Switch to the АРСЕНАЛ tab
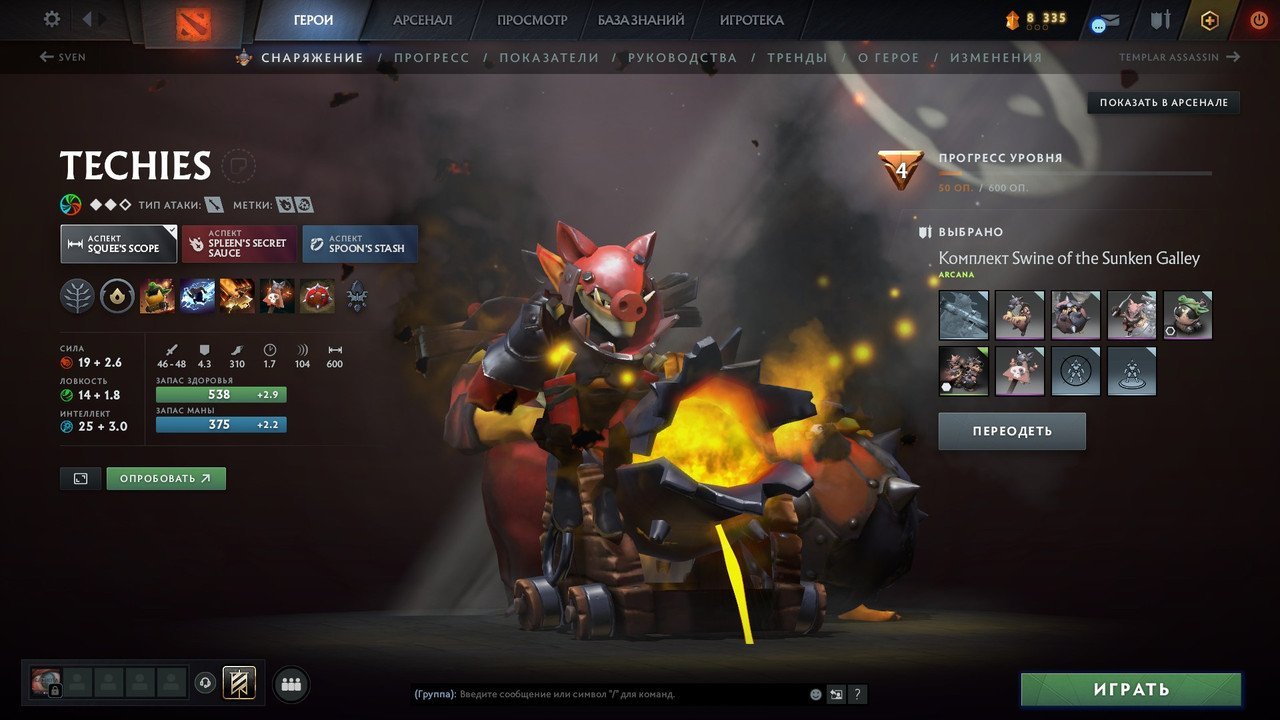 (422, 19)
